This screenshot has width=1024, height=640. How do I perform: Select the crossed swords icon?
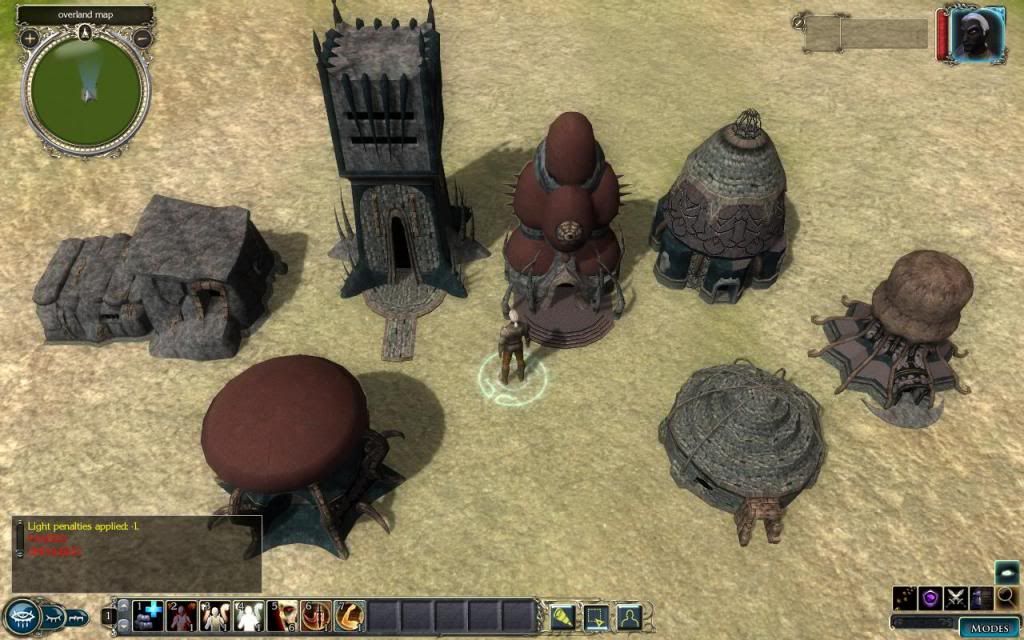click(957, 598)
